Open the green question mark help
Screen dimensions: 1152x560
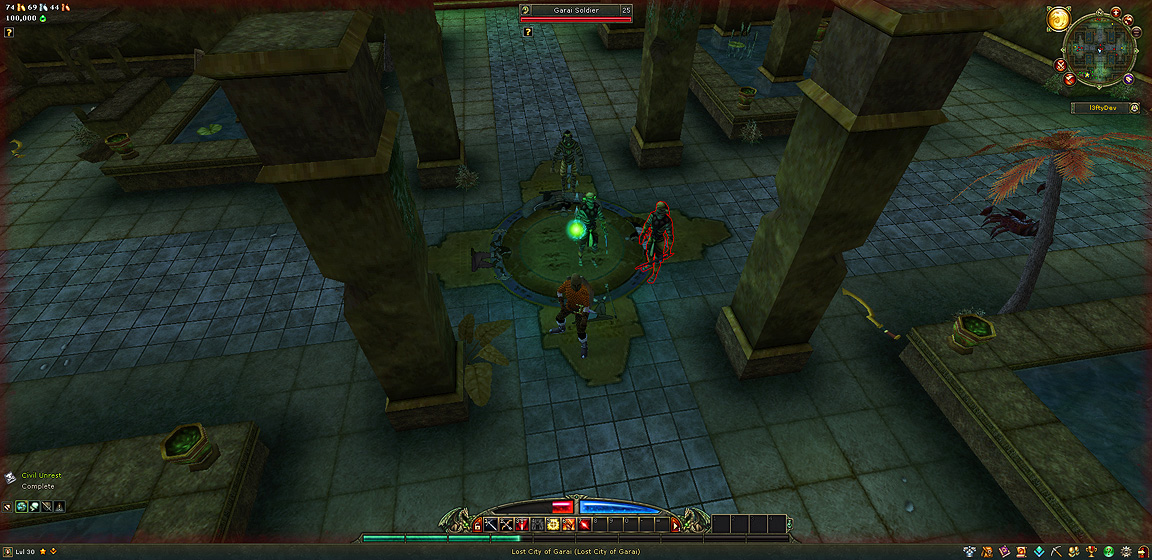1109,552
